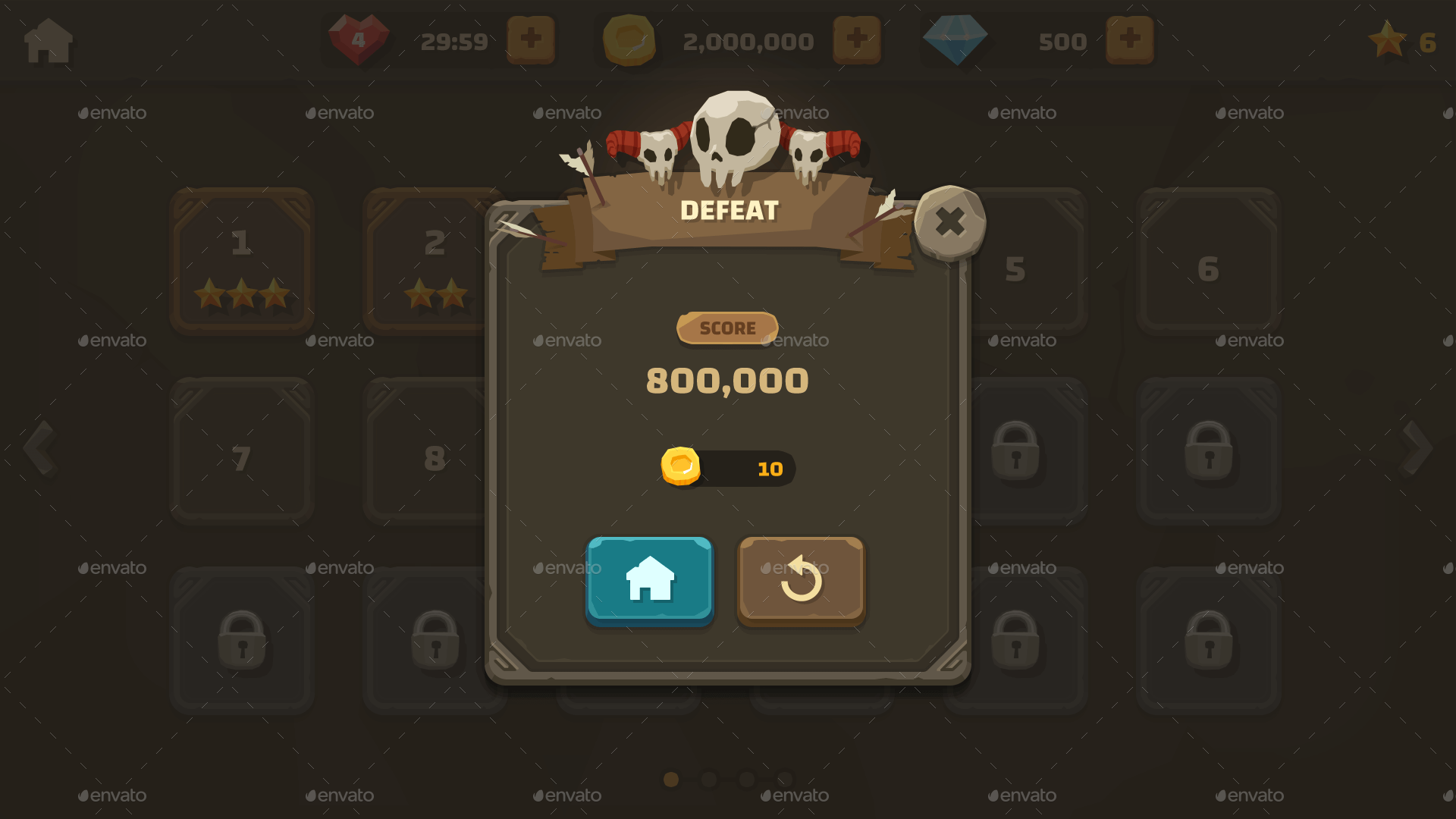Click the home icon in the top-left corner
The image size is (1456, 819).
click(47, 41)
